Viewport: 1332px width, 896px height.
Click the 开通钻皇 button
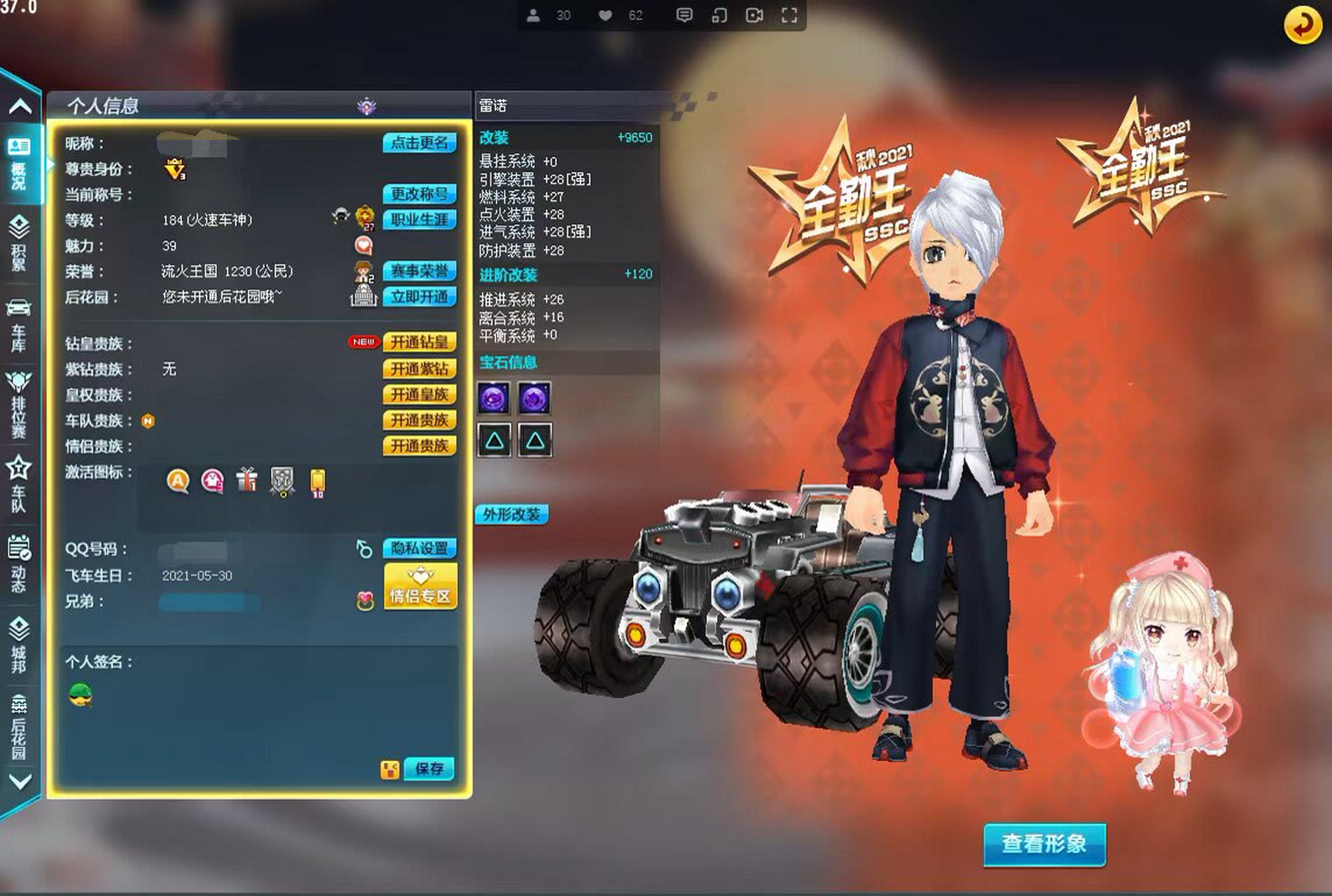pyautogui.click(x=419, y=342)
